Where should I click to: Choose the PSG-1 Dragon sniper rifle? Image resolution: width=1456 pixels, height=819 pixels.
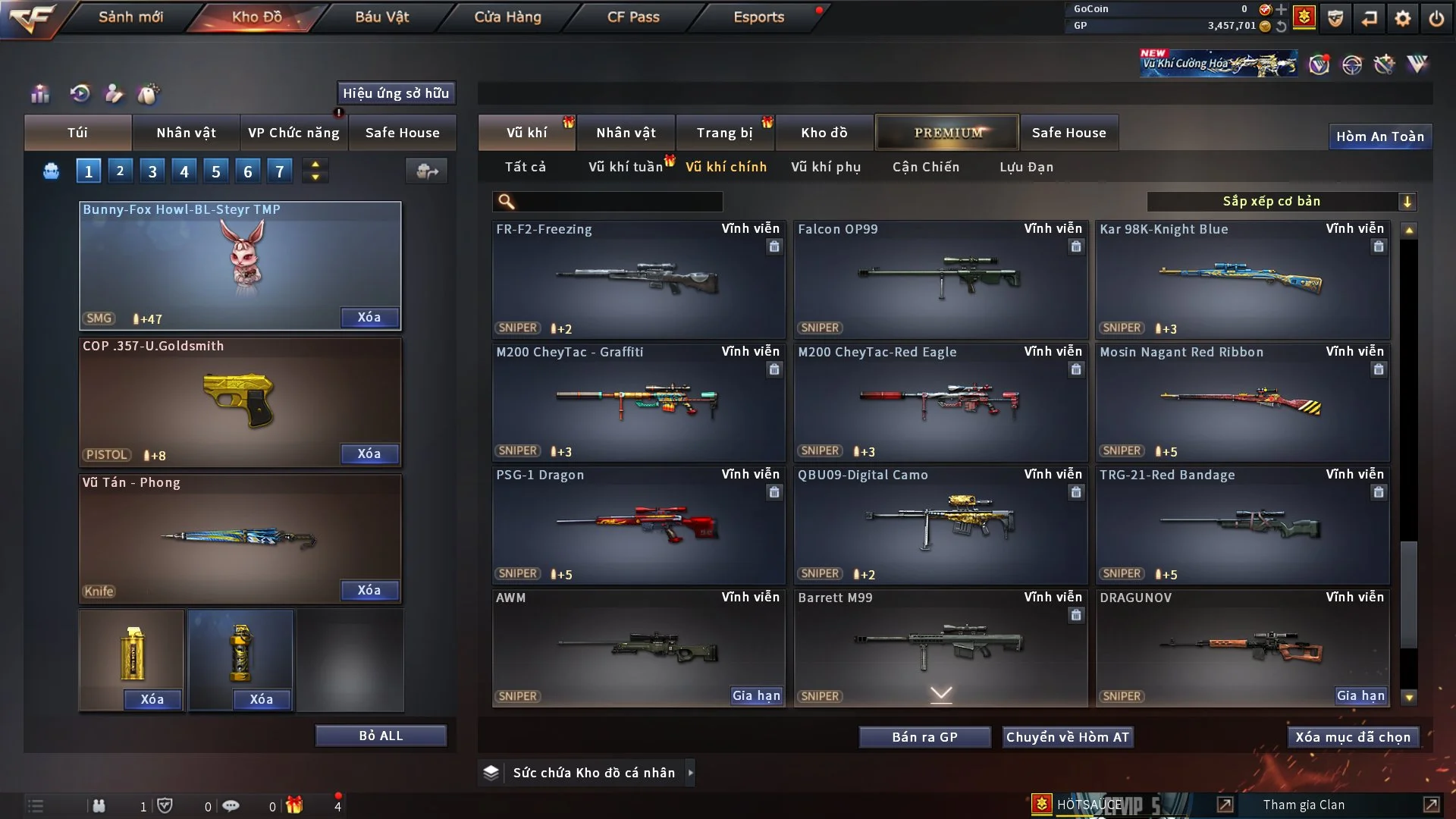[x=638, y=525]
